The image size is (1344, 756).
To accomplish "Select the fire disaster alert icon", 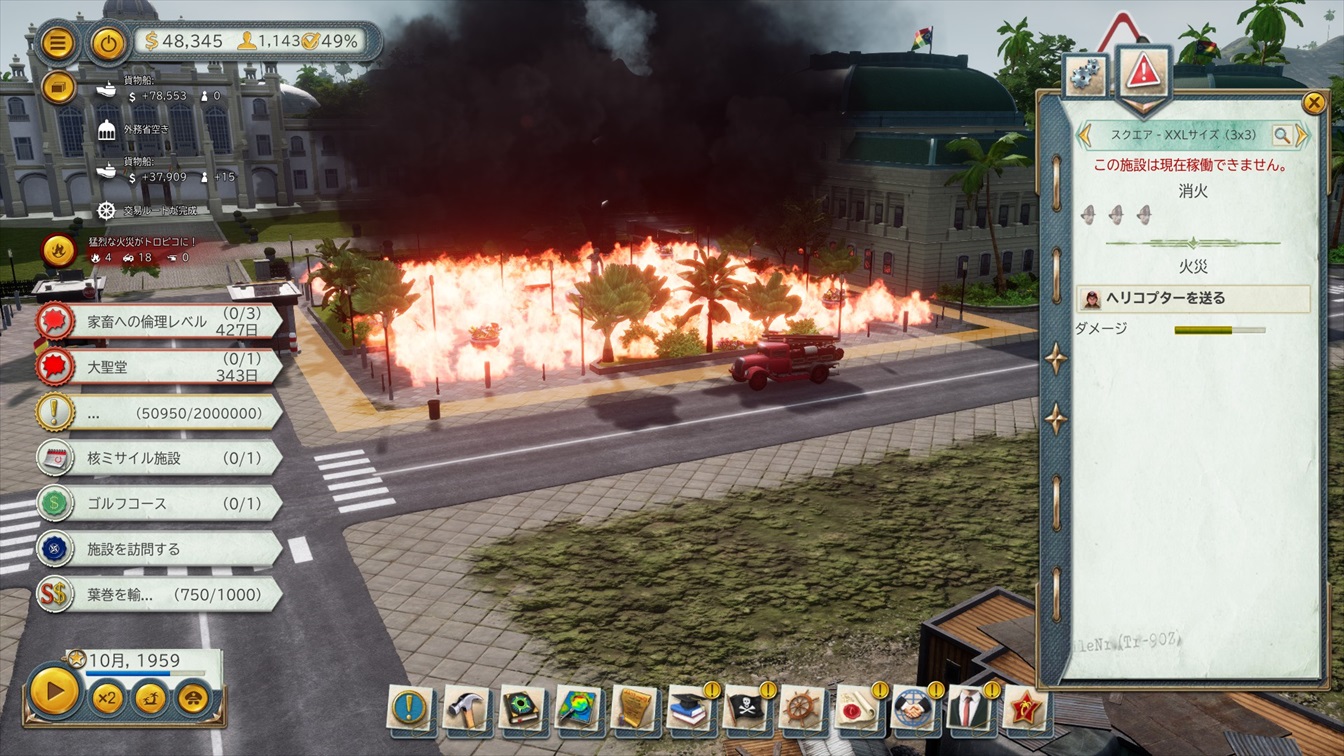I will pos(59,246).
